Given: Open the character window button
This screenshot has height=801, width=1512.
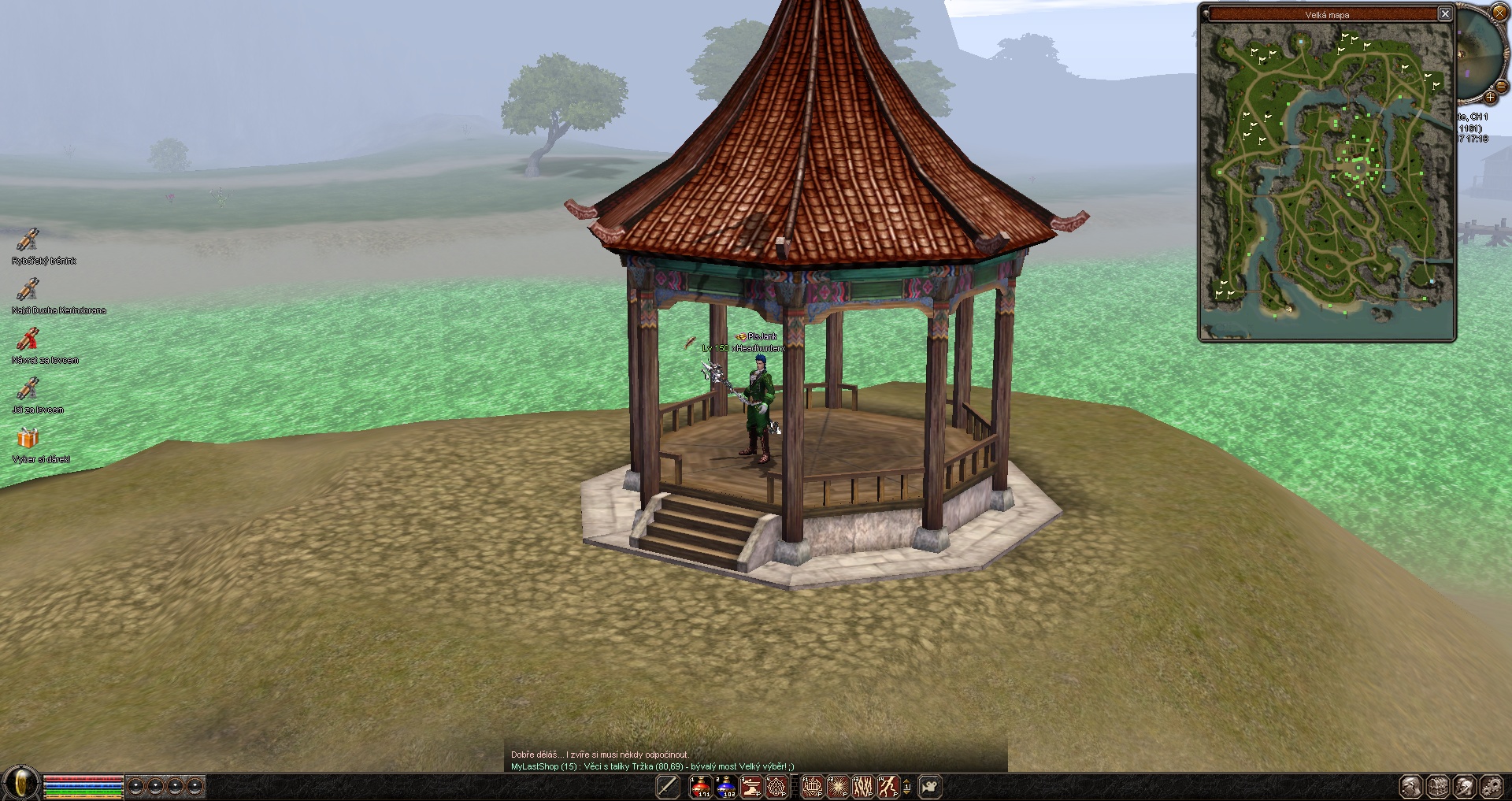Looking at the screenshot, I should [x=1411, y=786].
